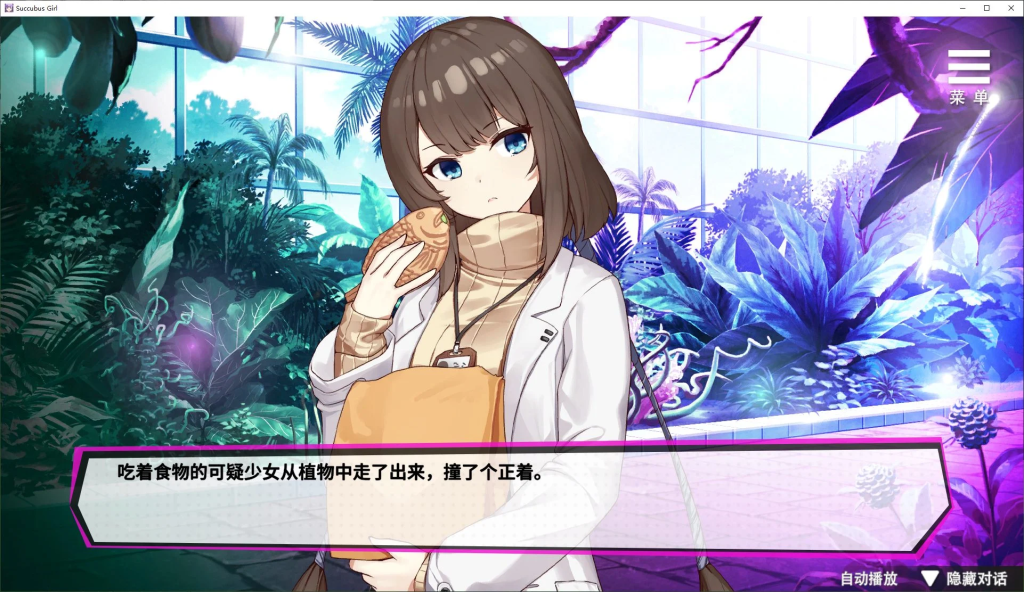Open the 菜单 hamburger menu
This screenshot has width=1024, height=592.
point(968,75)
